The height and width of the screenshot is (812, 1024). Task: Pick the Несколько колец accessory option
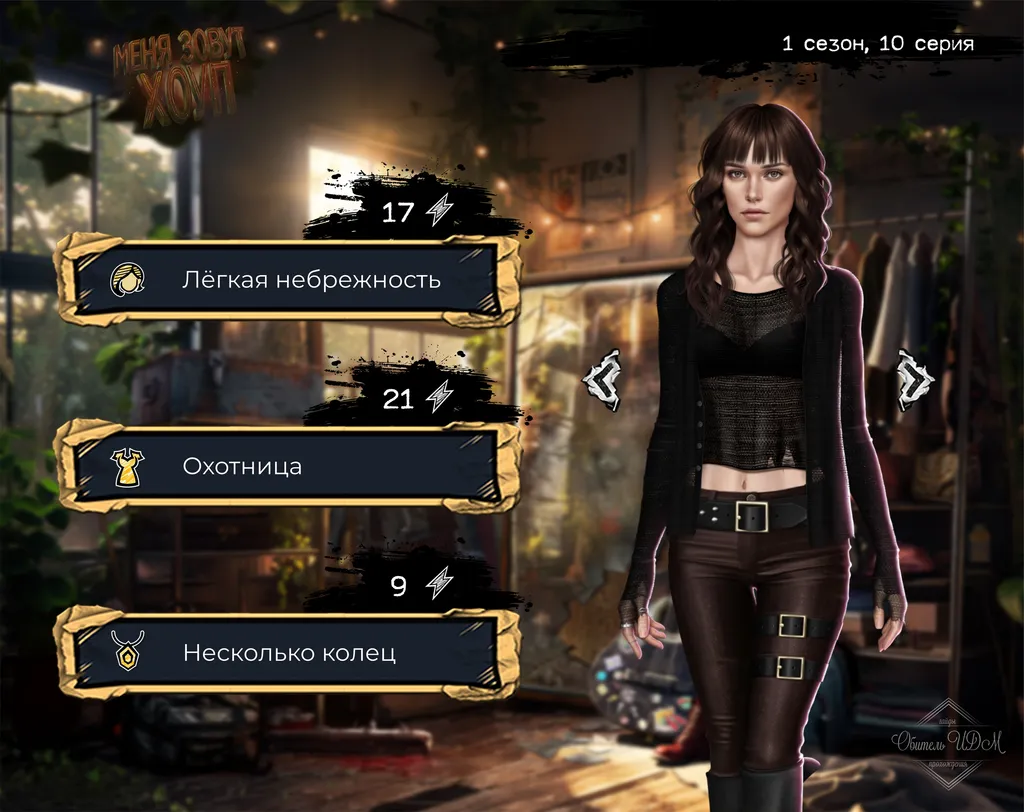tap(288, 653)
